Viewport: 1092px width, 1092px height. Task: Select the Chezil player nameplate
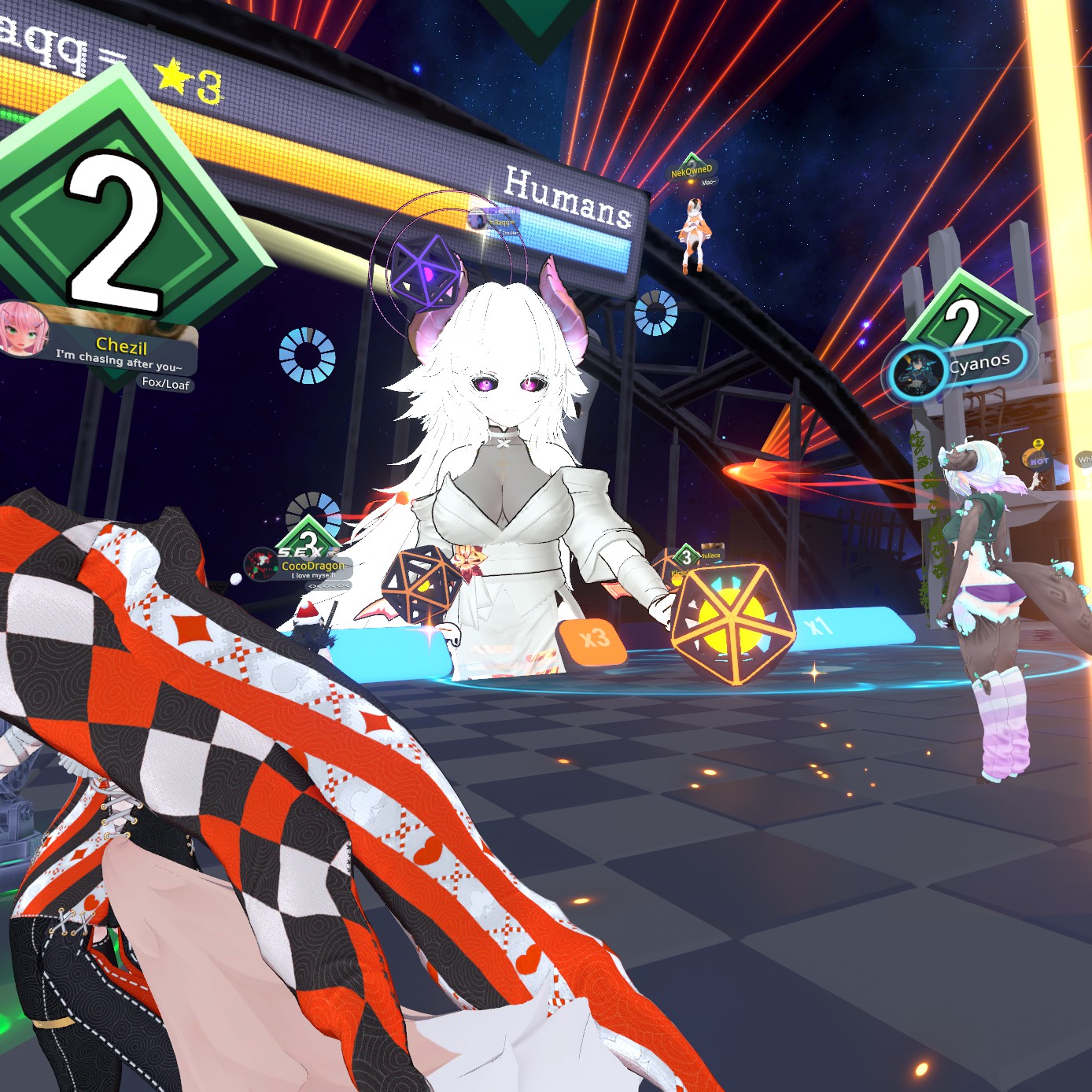coord(122,346)
